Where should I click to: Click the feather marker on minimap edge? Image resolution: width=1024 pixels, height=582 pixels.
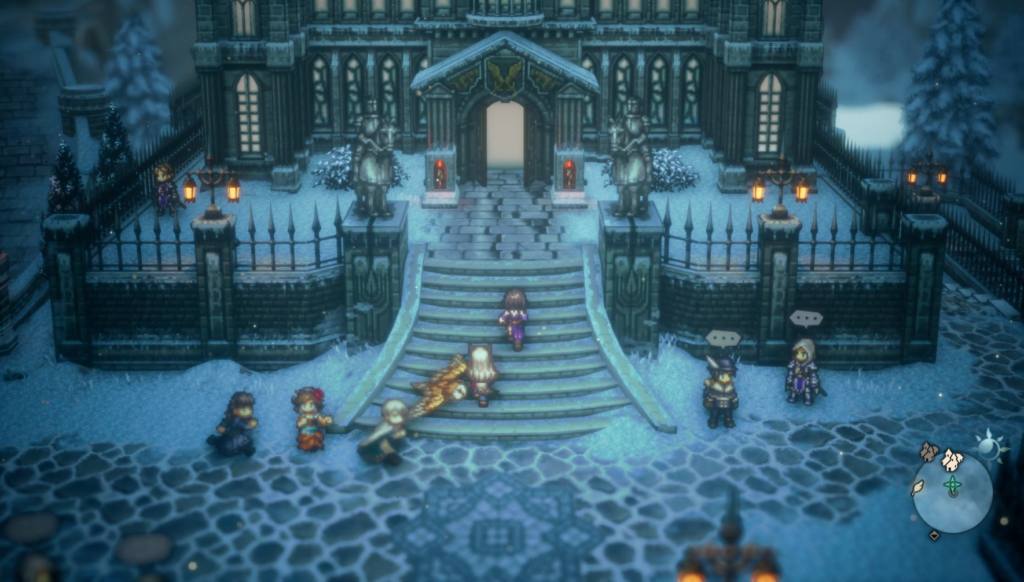coord(918,487)
